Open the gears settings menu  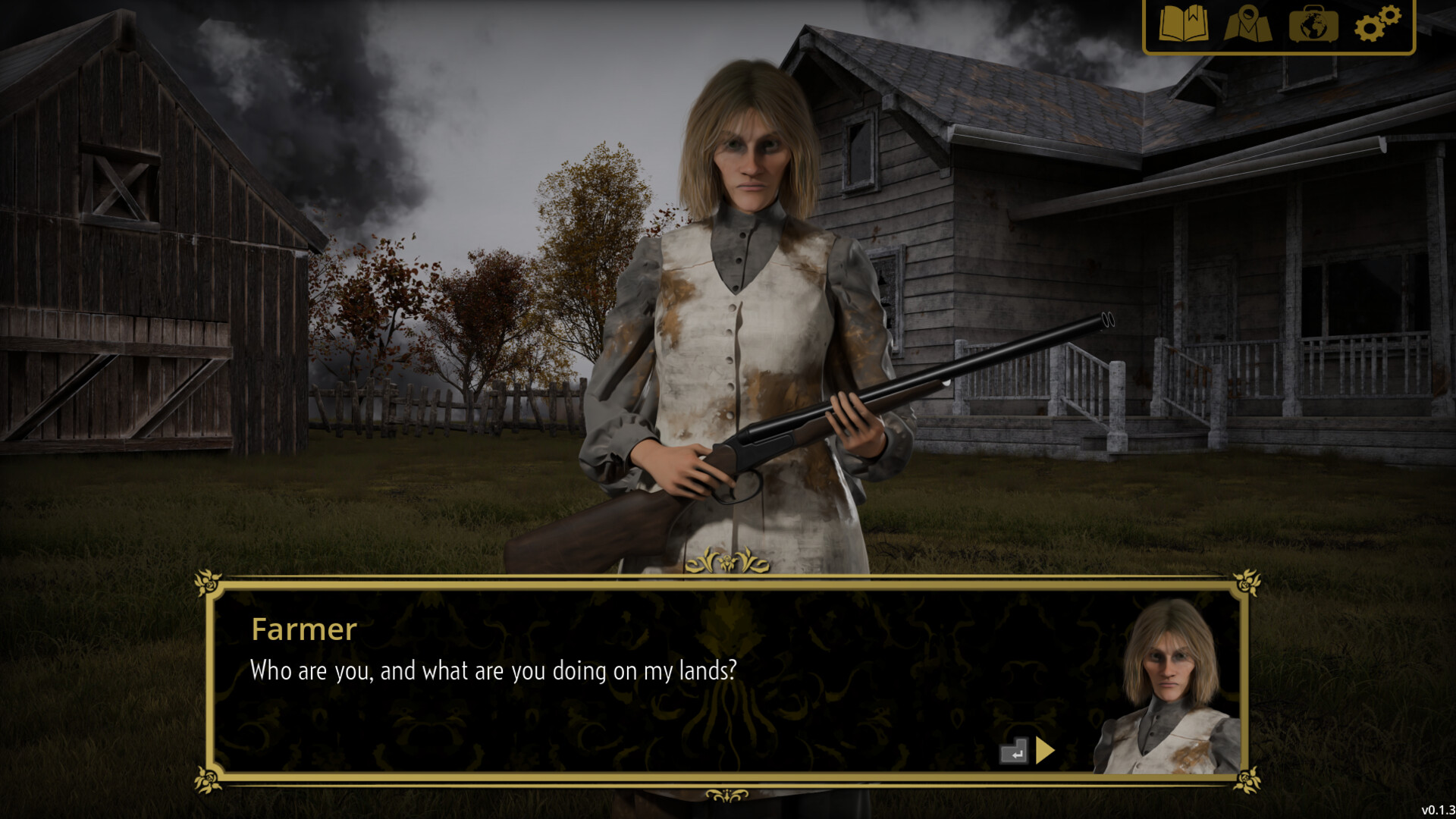1377,24
